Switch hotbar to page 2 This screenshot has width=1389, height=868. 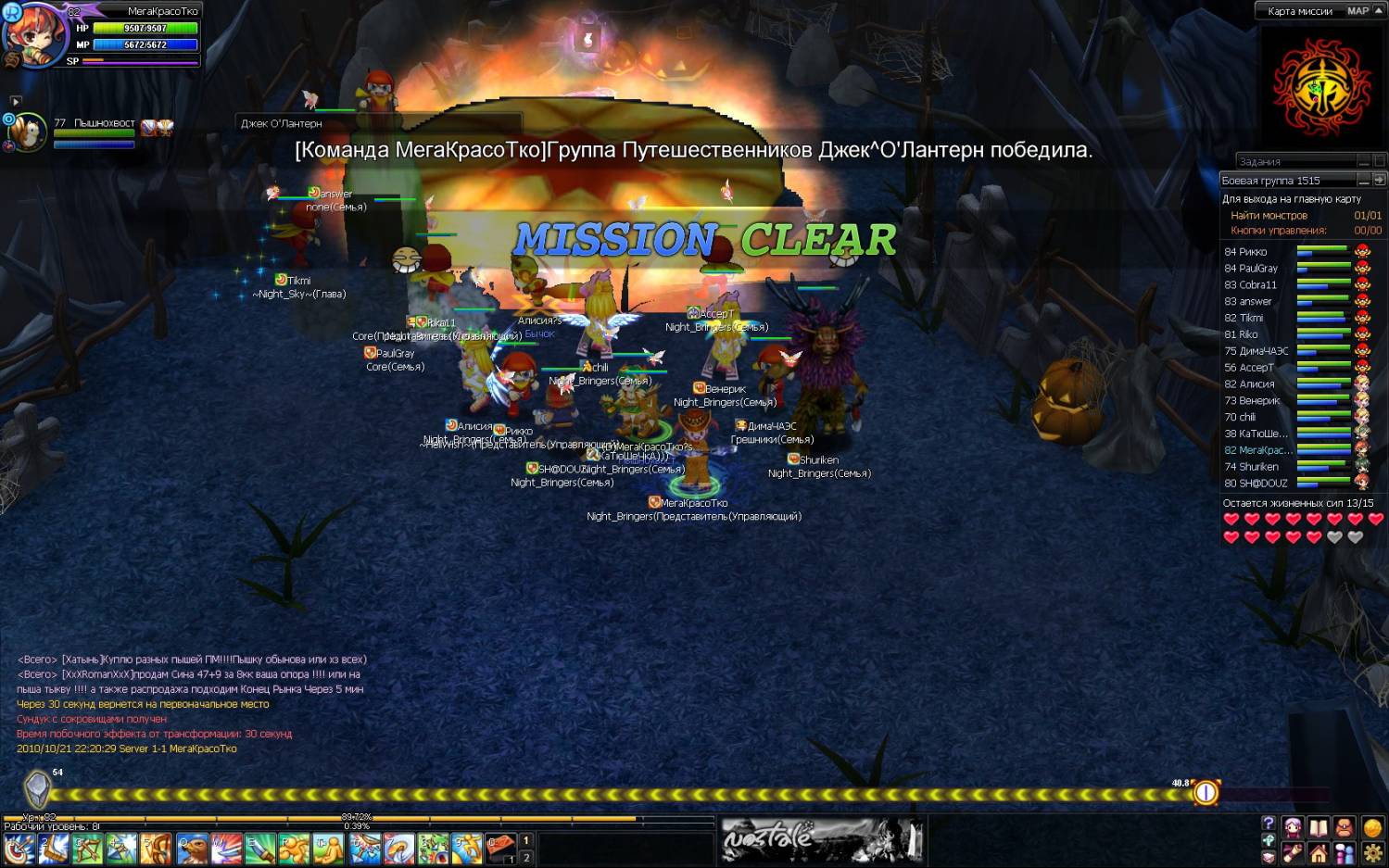526,858
